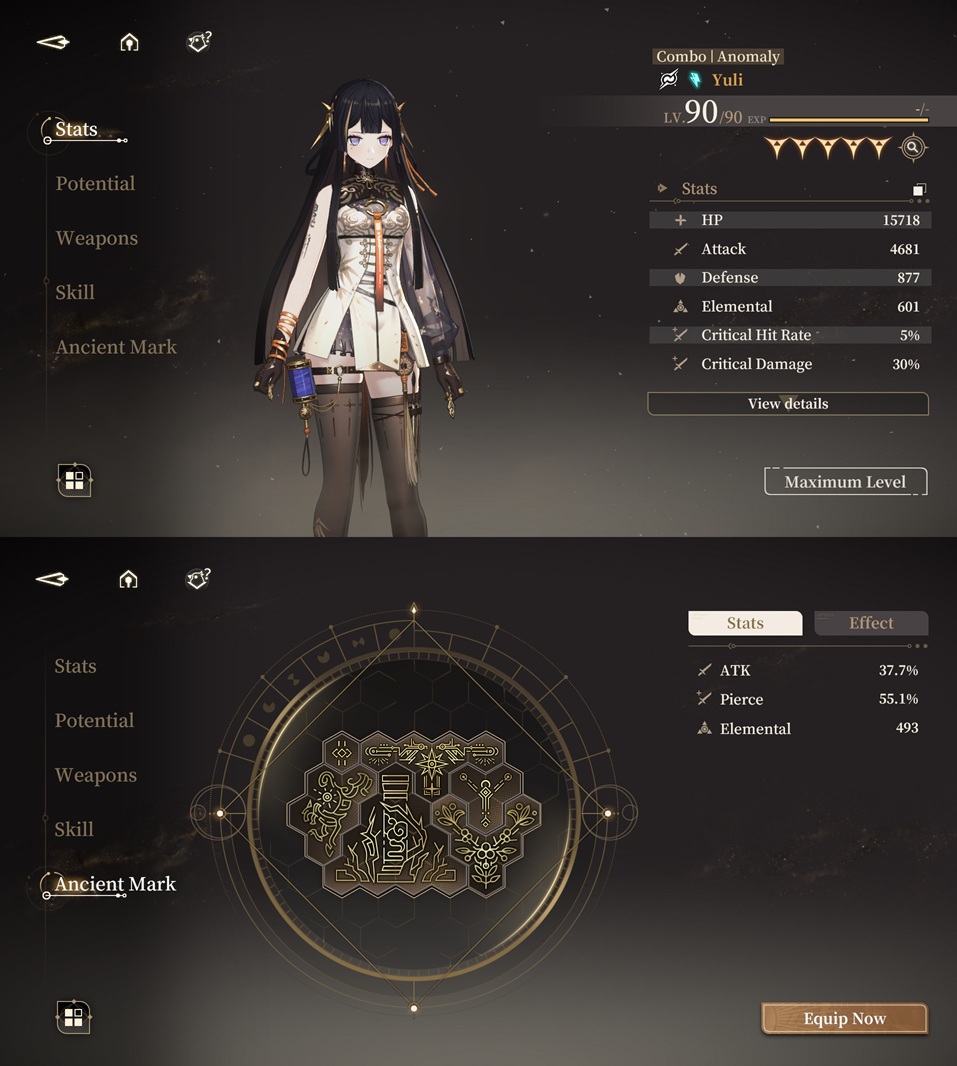Open the highlighted Ancient Mark menu entry
Viewport: 957px width, 1066px height.
(x=115, y=884)
